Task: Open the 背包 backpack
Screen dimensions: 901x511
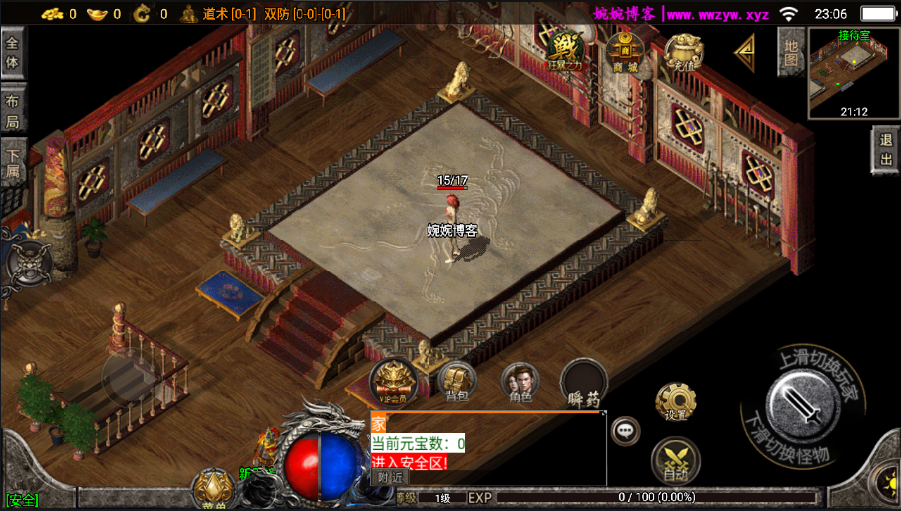Action: [457, 382]
